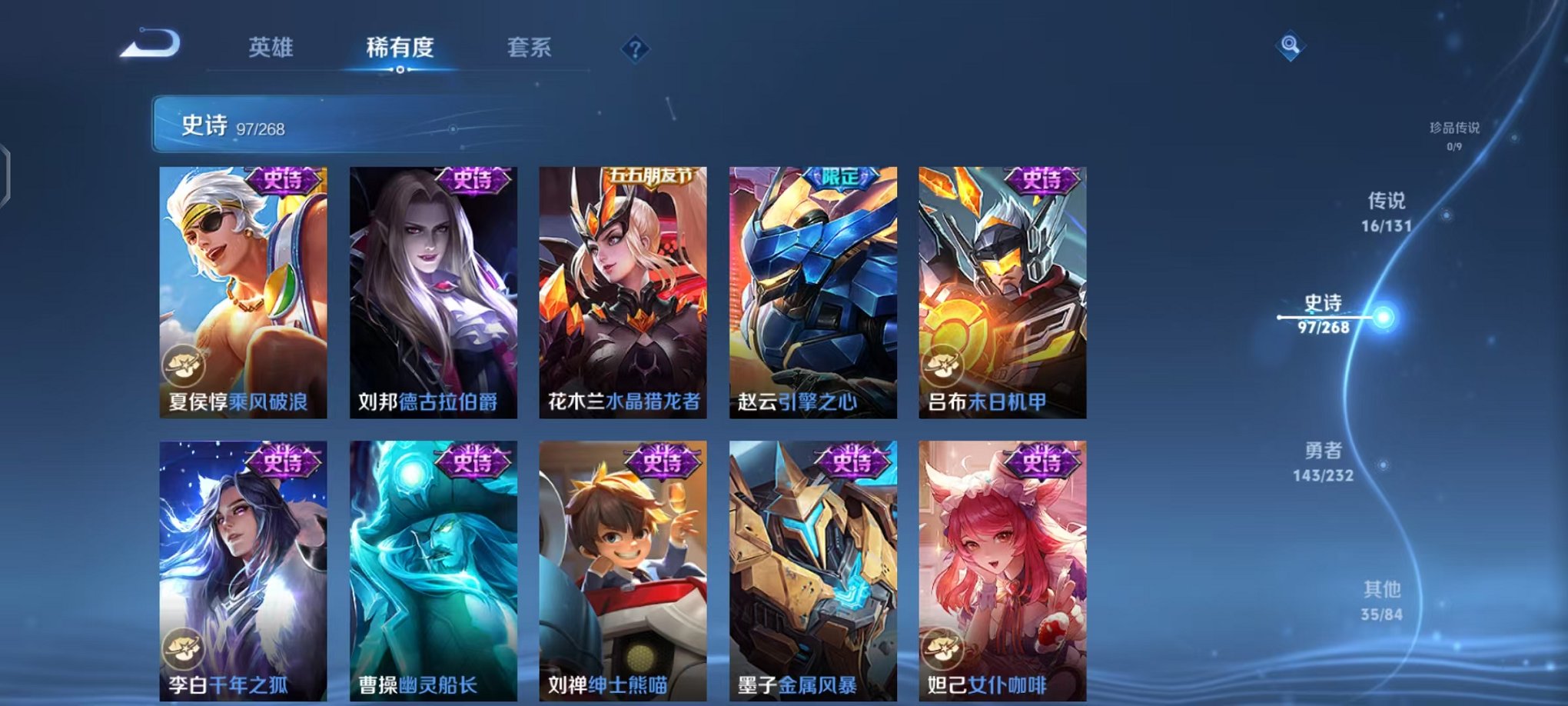Open the help question mark icon
This screenshot has width=1568, height=706.
pos(635,48)
